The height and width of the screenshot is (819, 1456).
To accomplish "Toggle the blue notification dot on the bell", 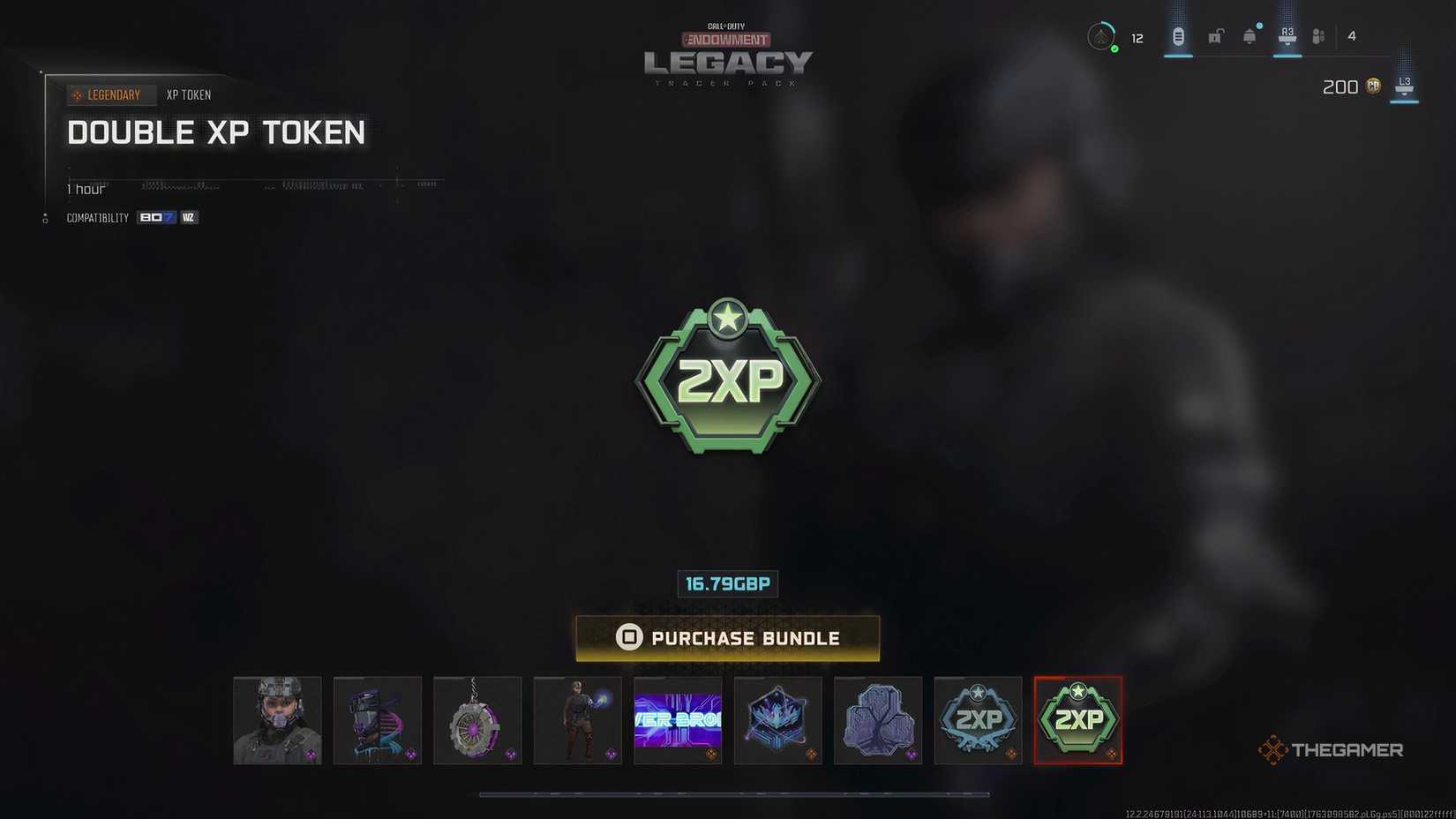I will (1257, 25).
